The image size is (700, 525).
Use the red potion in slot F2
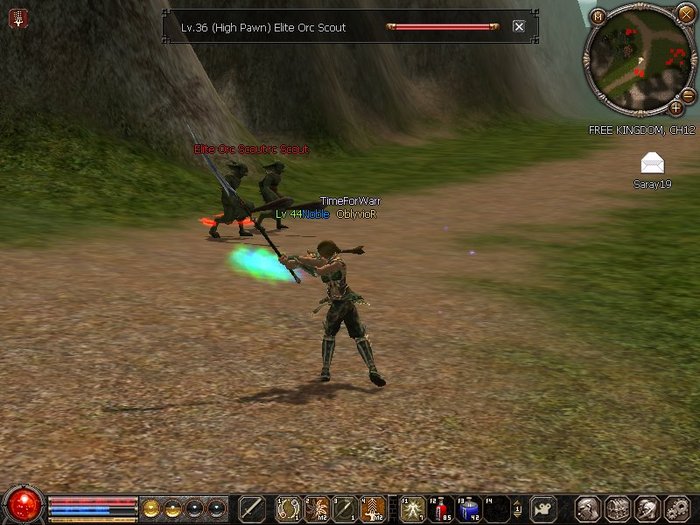click(441, 508)
